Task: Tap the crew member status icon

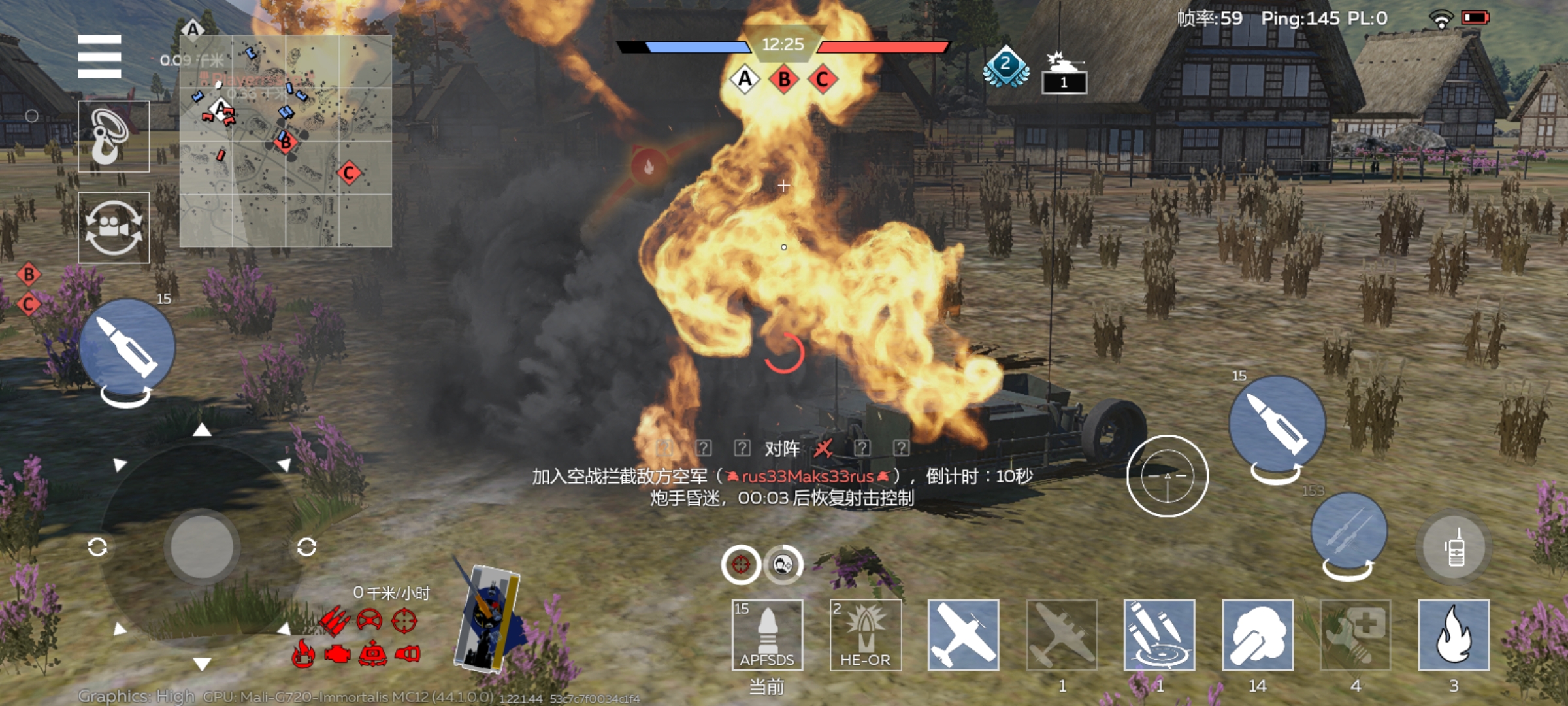Action: point(783,564)
